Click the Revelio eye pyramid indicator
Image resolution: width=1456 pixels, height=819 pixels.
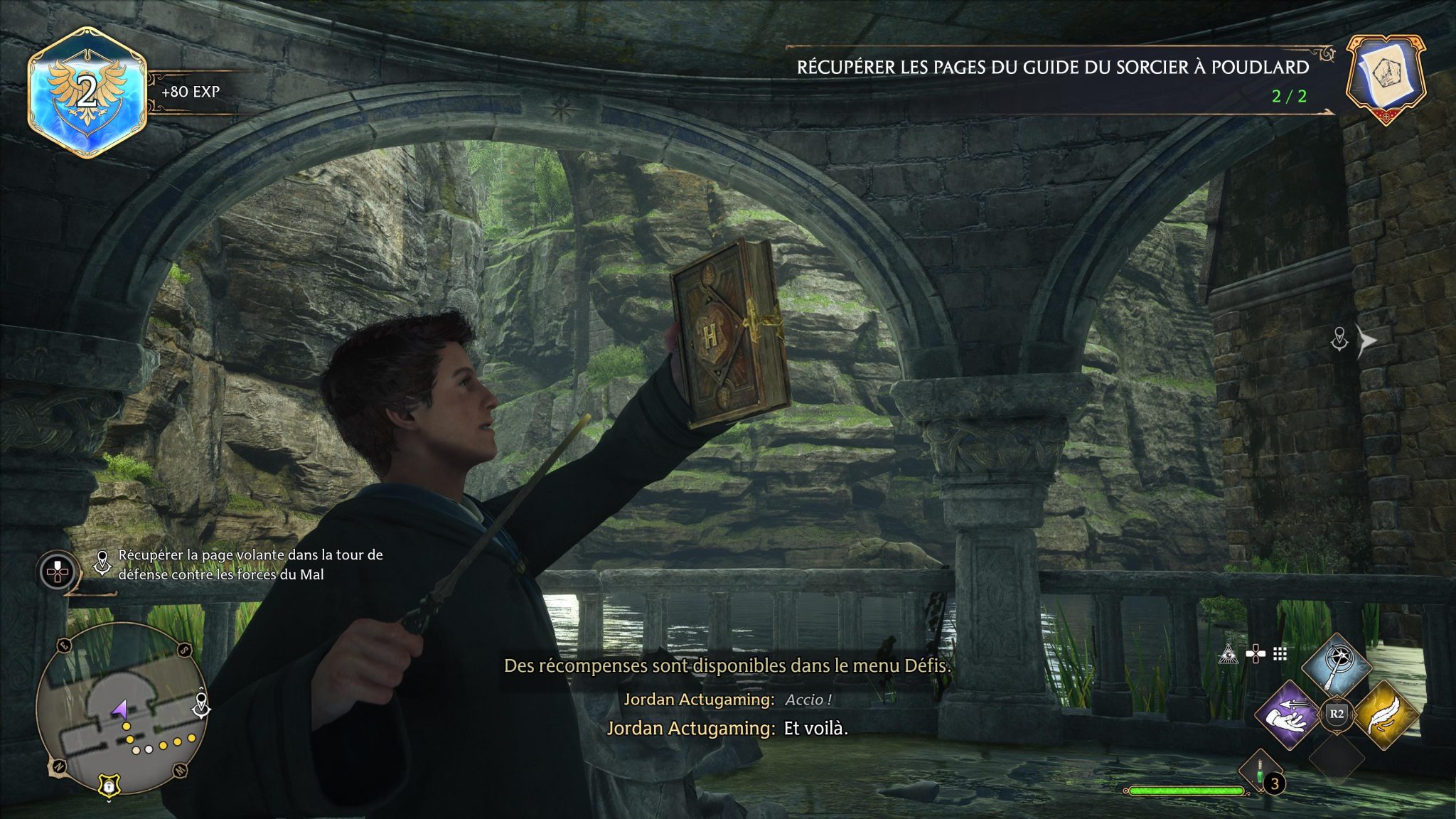1228,654
